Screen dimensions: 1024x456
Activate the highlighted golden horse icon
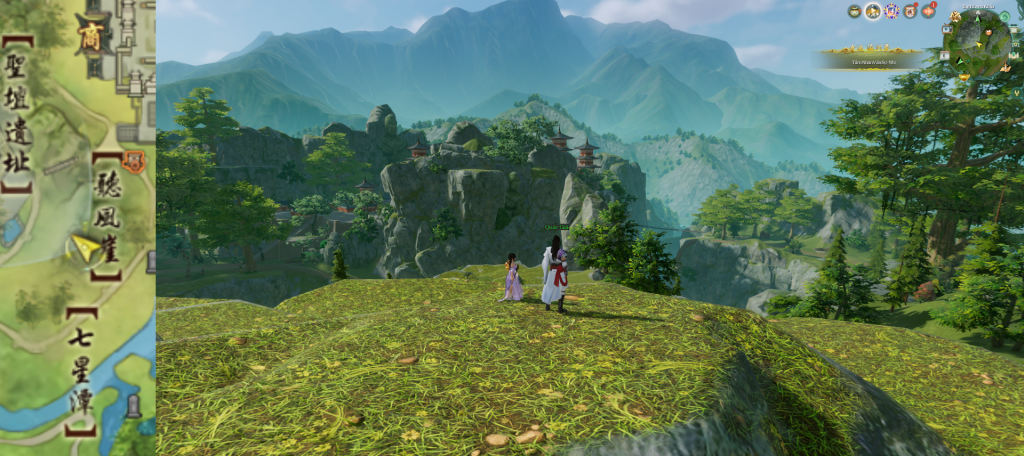pos(873,11)
